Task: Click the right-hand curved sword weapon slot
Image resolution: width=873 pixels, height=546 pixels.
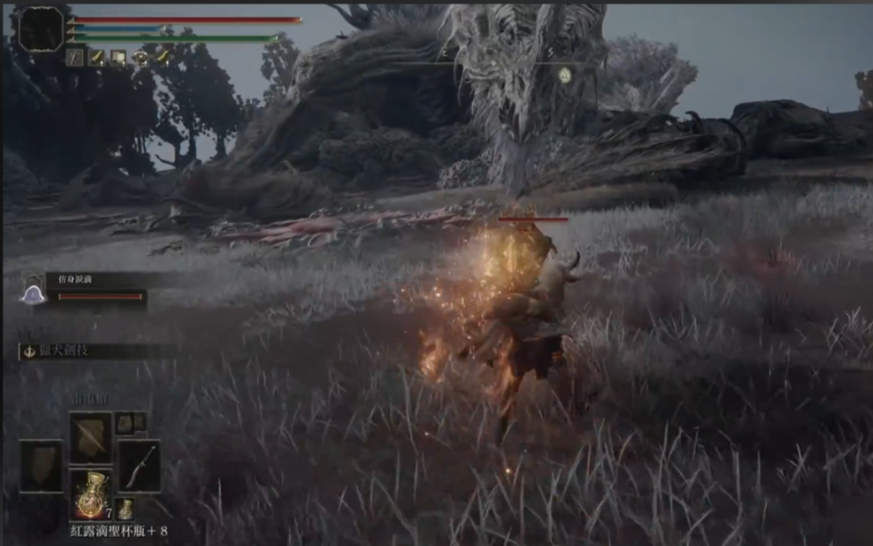Action: pos(139,465)
